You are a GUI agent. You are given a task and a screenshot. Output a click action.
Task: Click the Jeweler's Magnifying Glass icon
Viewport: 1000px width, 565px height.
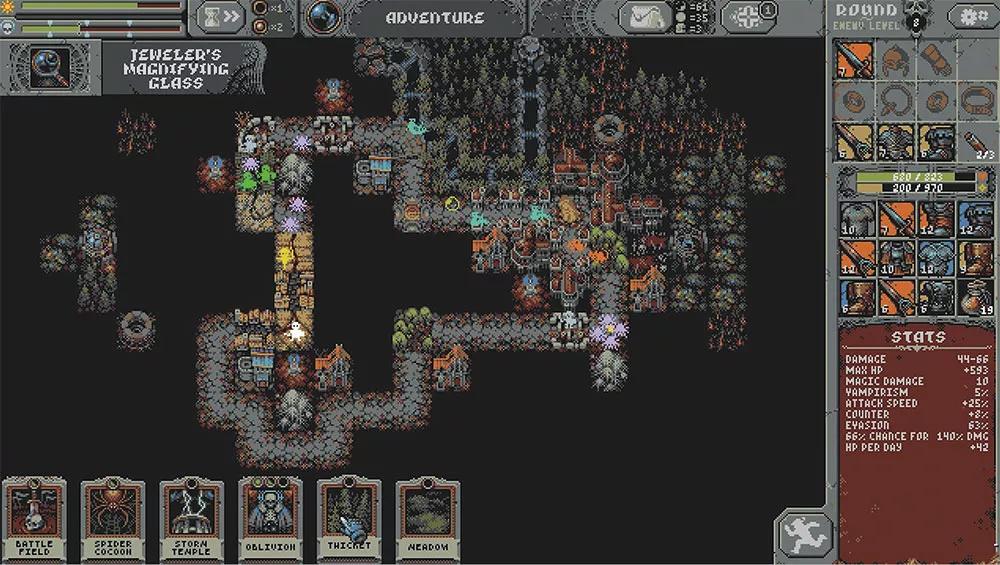(49, 66)
